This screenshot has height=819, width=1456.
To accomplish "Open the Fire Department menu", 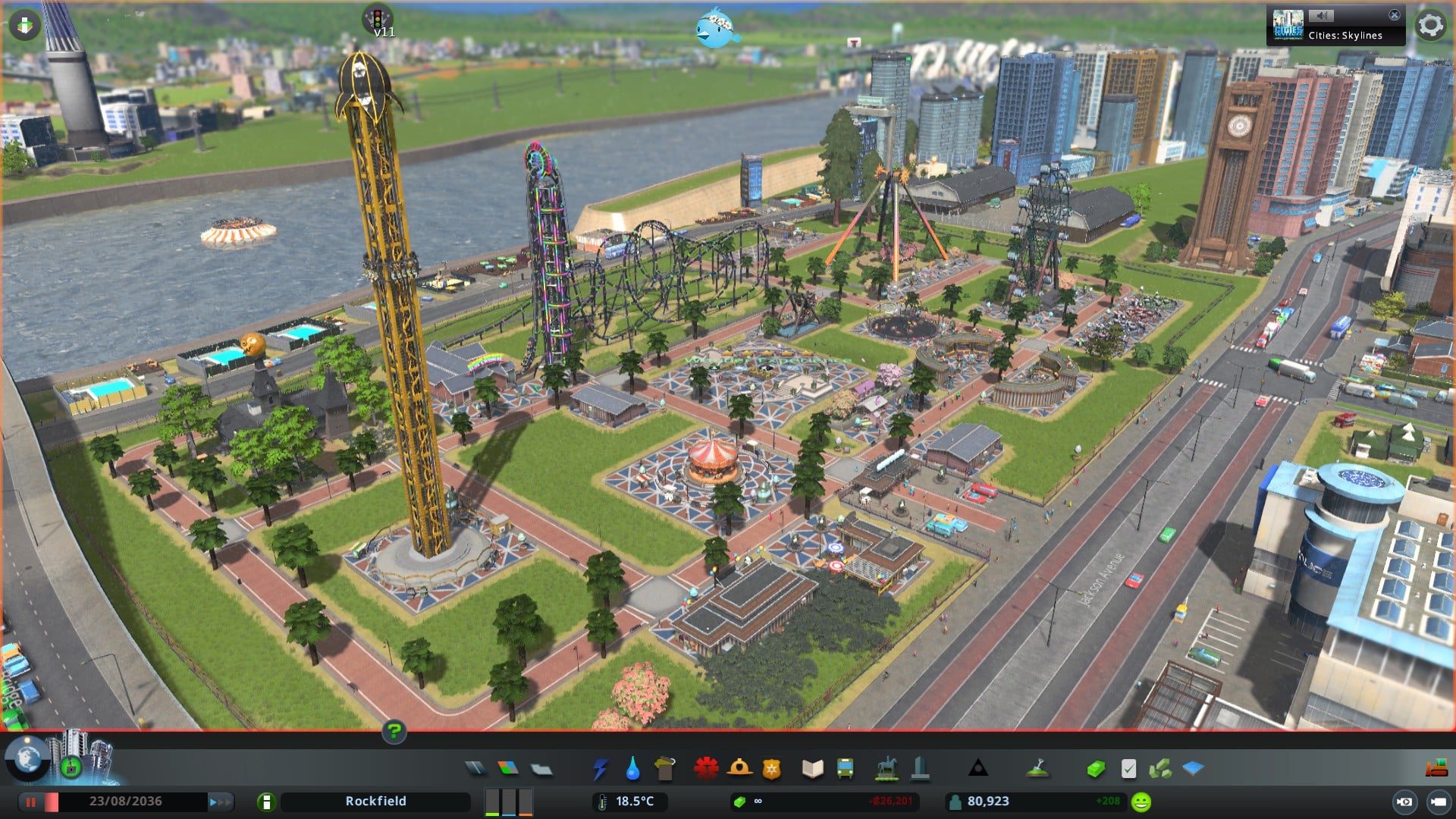I will pos(739,769).
